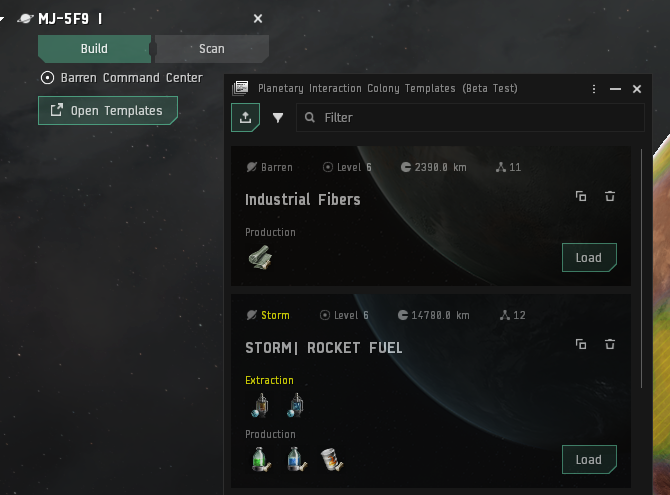Click the template export/upload icon button
The height and width of the screenshot is (495, 670).
pos(245,117)
